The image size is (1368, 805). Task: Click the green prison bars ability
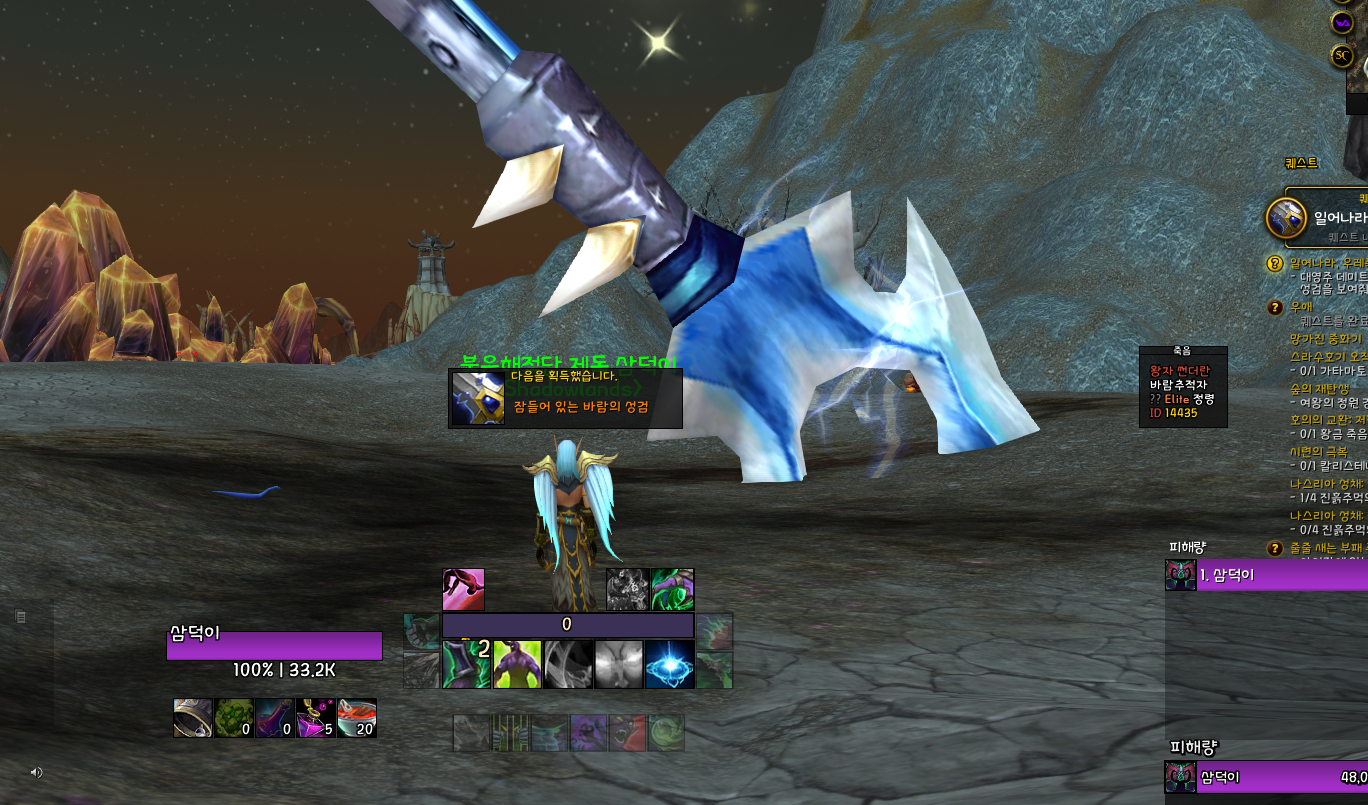point(511,733)
